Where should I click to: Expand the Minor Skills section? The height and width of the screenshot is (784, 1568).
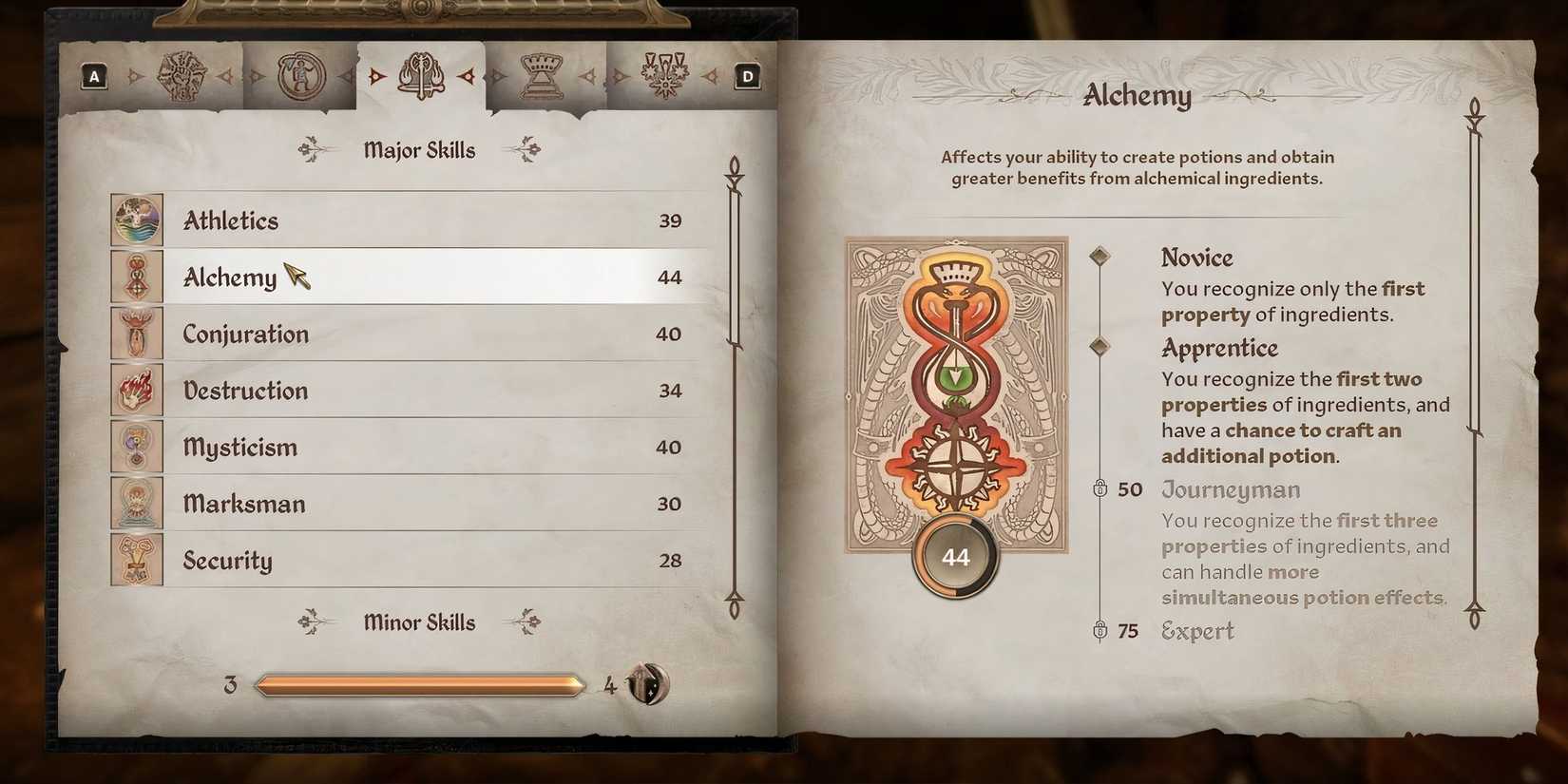[x=419, y=622]
